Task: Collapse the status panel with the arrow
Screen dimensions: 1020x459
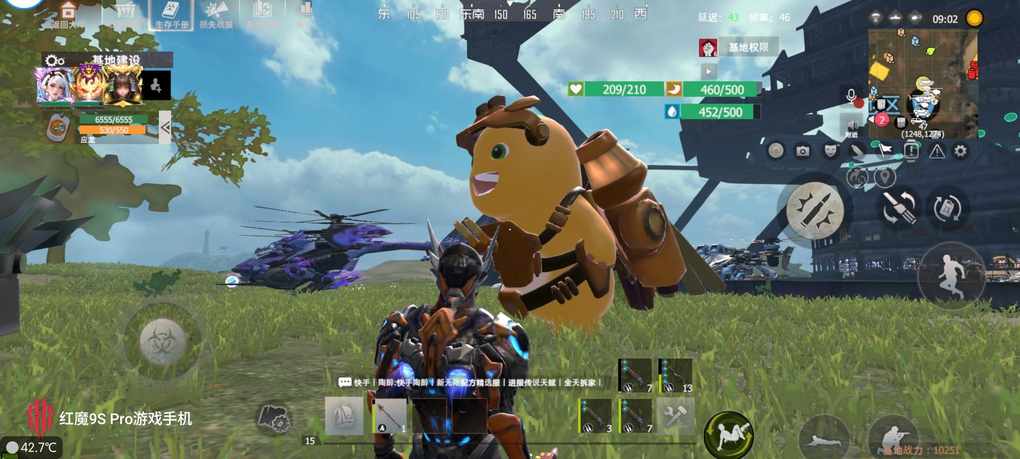Action: pyautogui.click(x=165, y=126)
